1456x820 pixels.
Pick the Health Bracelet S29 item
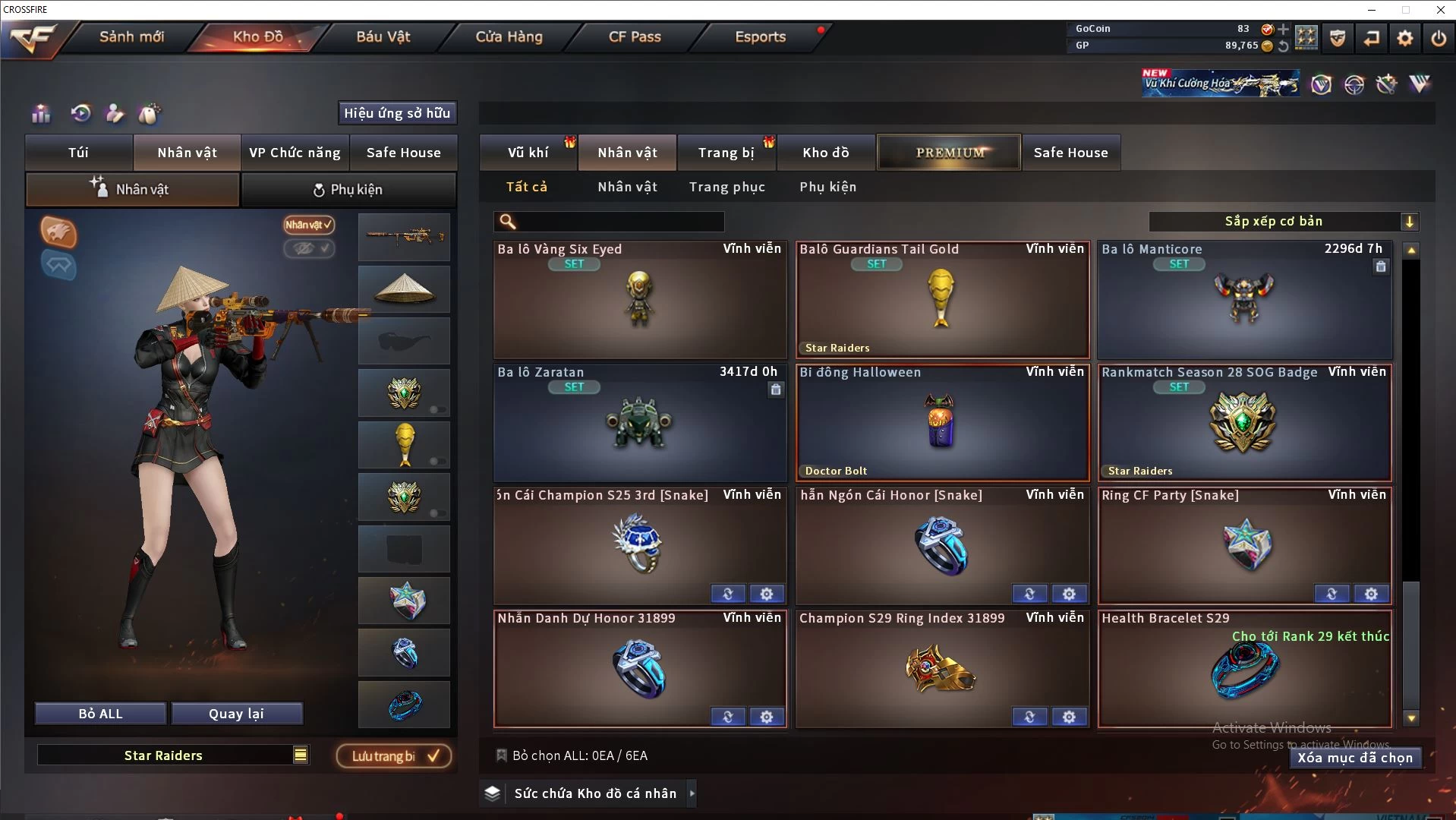[x=1245, y=670]
